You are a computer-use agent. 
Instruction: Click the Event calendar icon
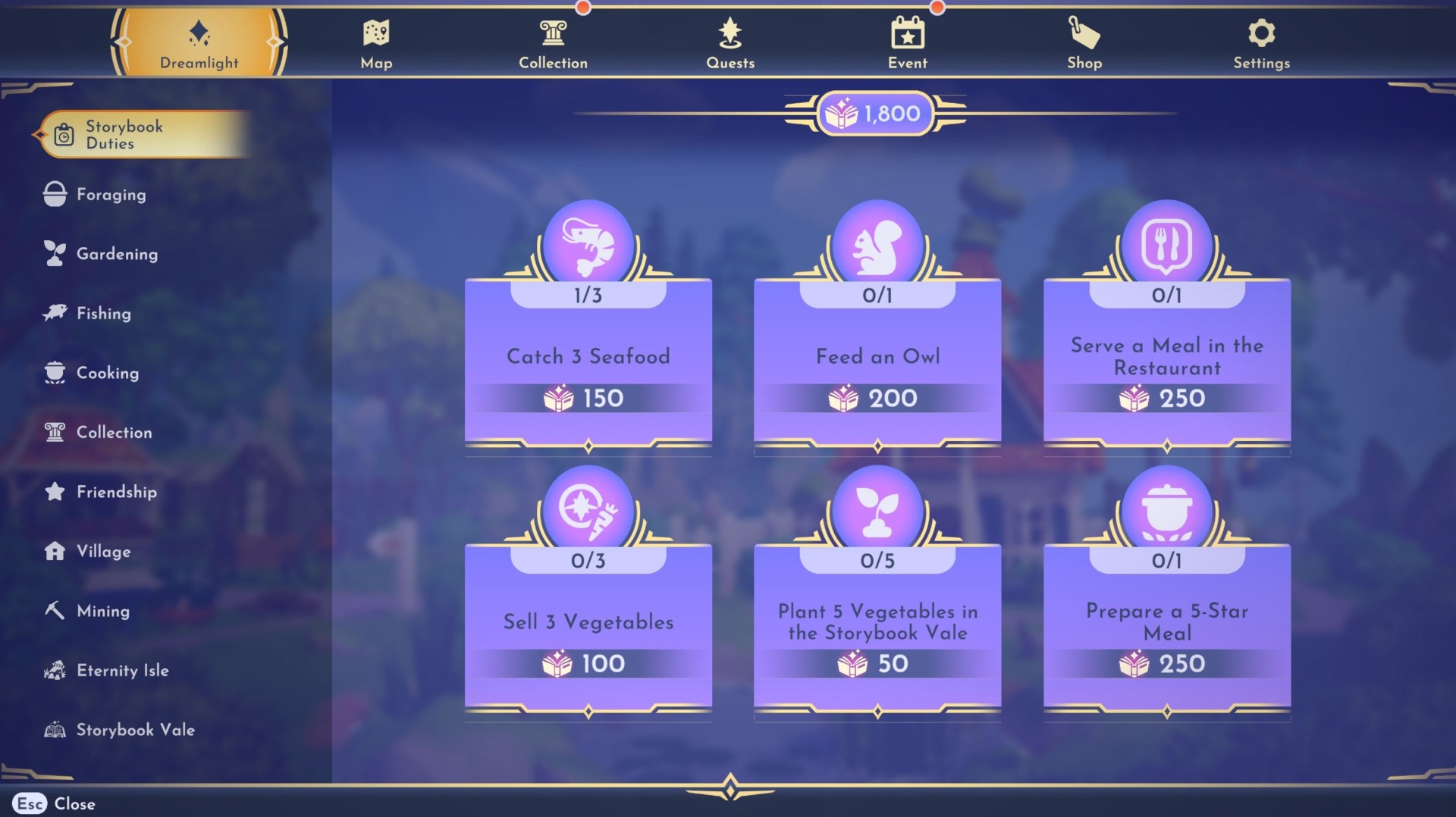coord(907,32)
